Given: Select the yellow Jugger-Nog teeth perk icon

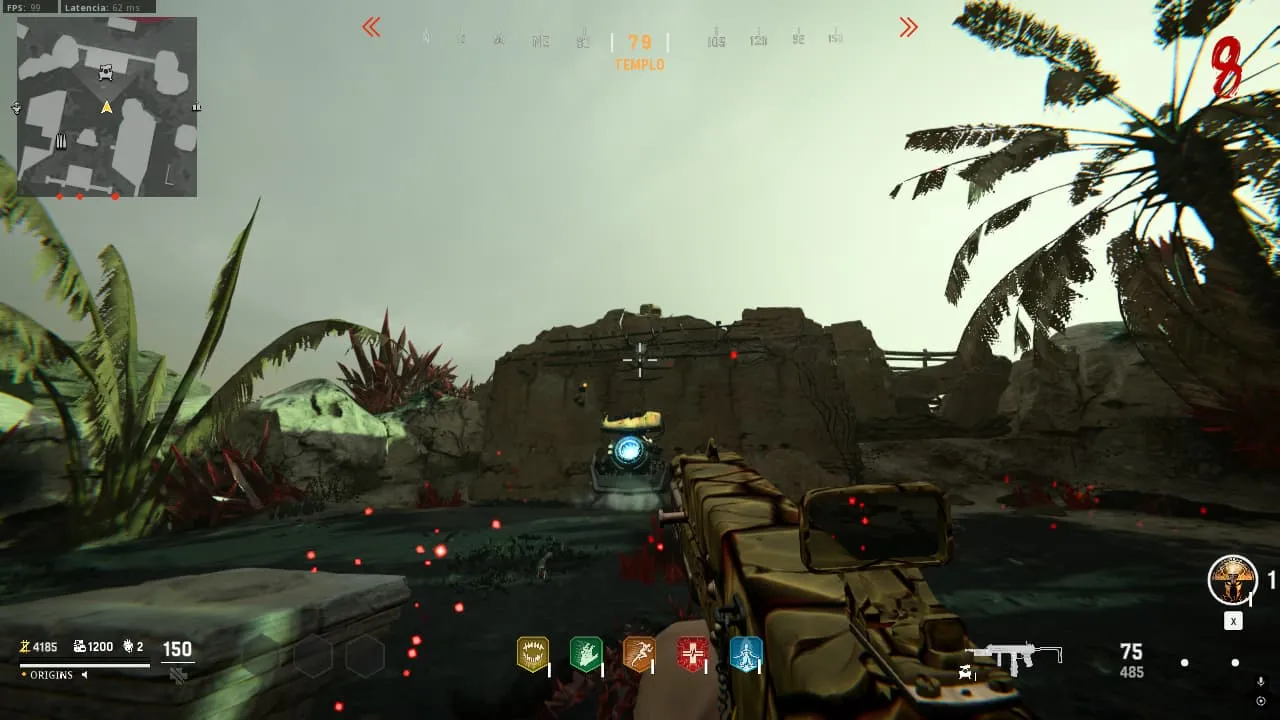Looking at the screenshot, I should [532, 654].
